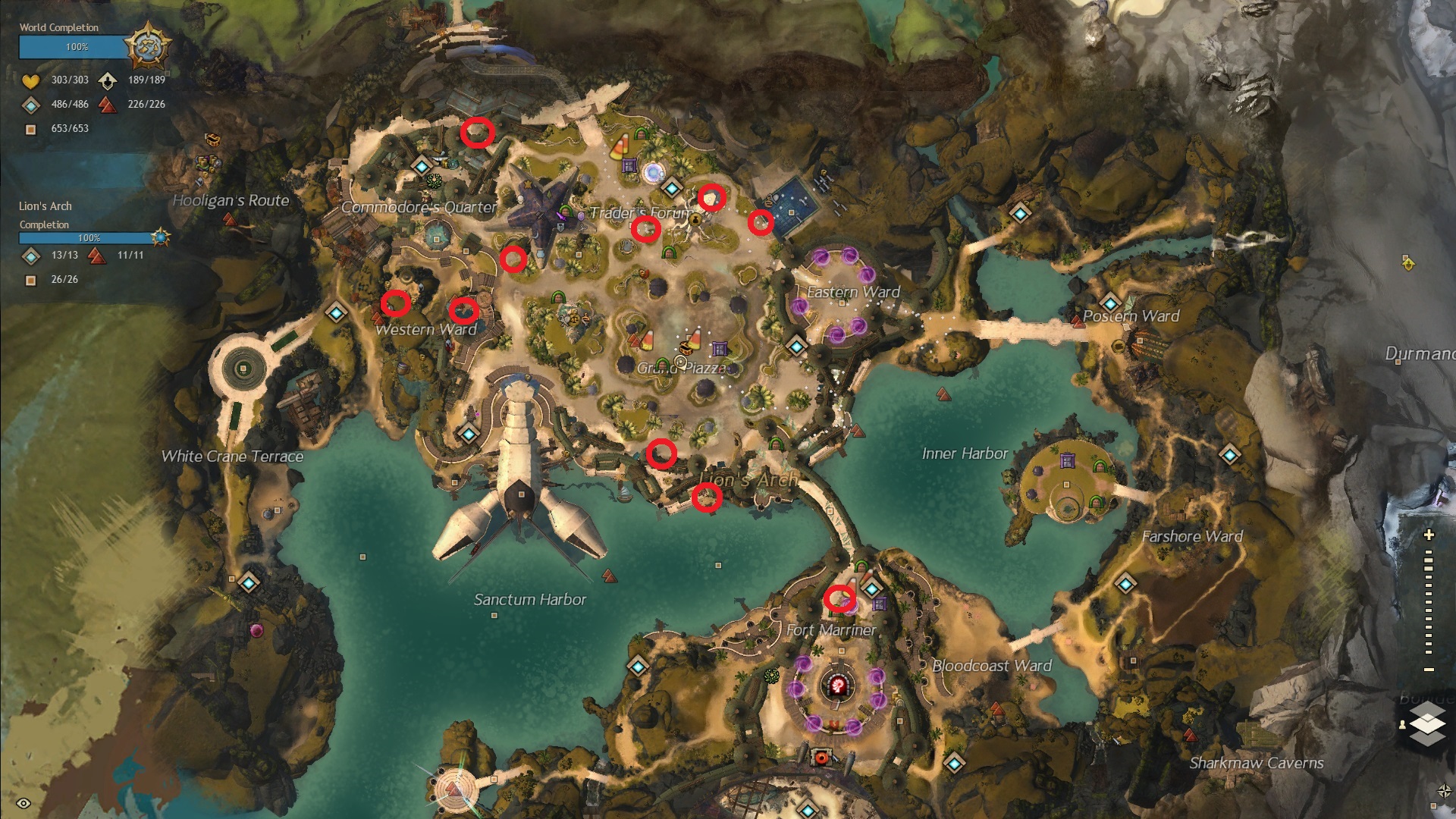
Task: Select the waypoint in Commodore's Quarter
Action: click(422, 165)
